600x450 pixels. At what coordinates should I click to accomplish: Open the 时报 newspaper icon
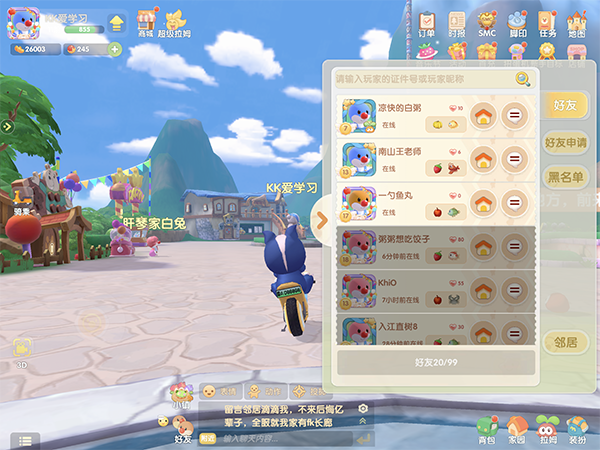coord(457,24)
